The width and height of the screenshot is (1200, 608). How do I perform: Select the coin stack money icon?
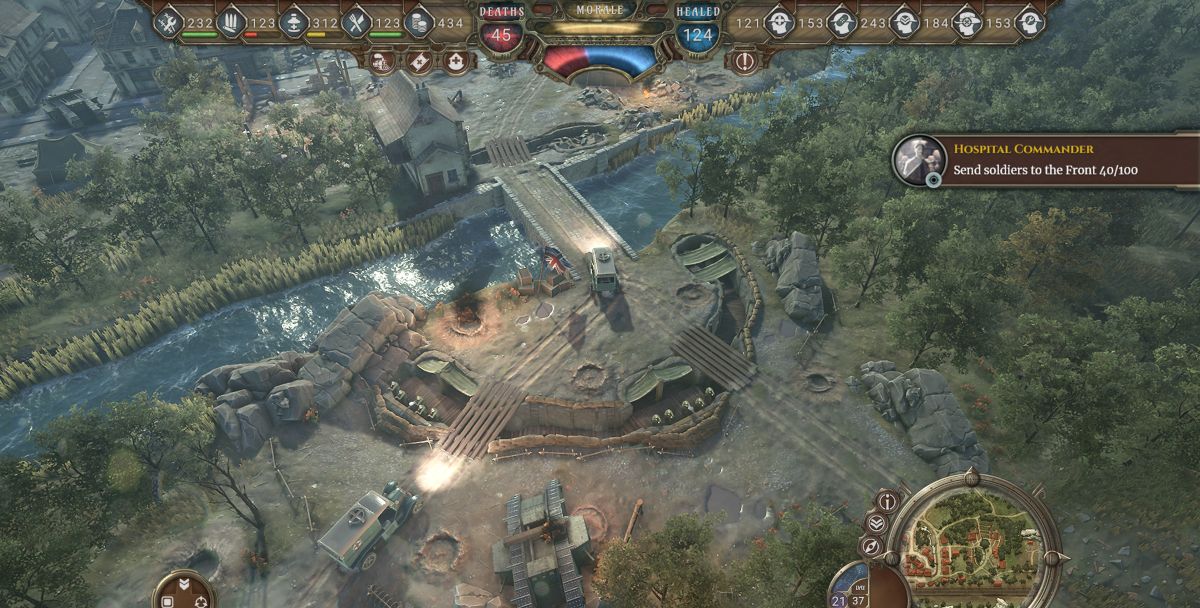point(419,22)
